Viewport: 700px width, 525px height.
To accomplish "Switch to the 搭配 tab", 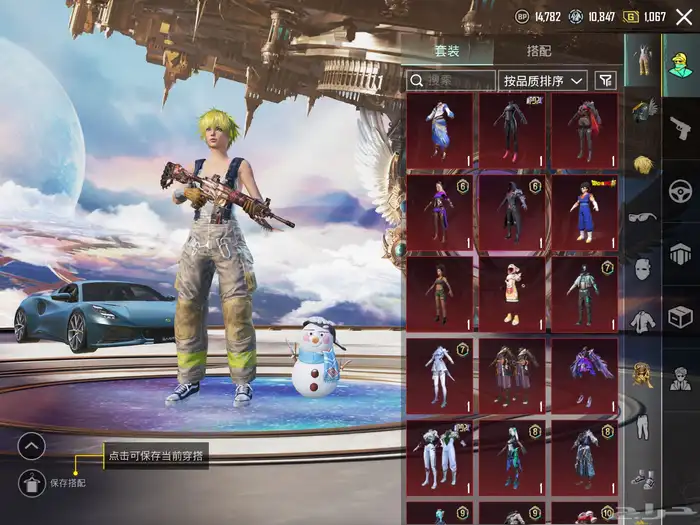I will coord(539,51).
